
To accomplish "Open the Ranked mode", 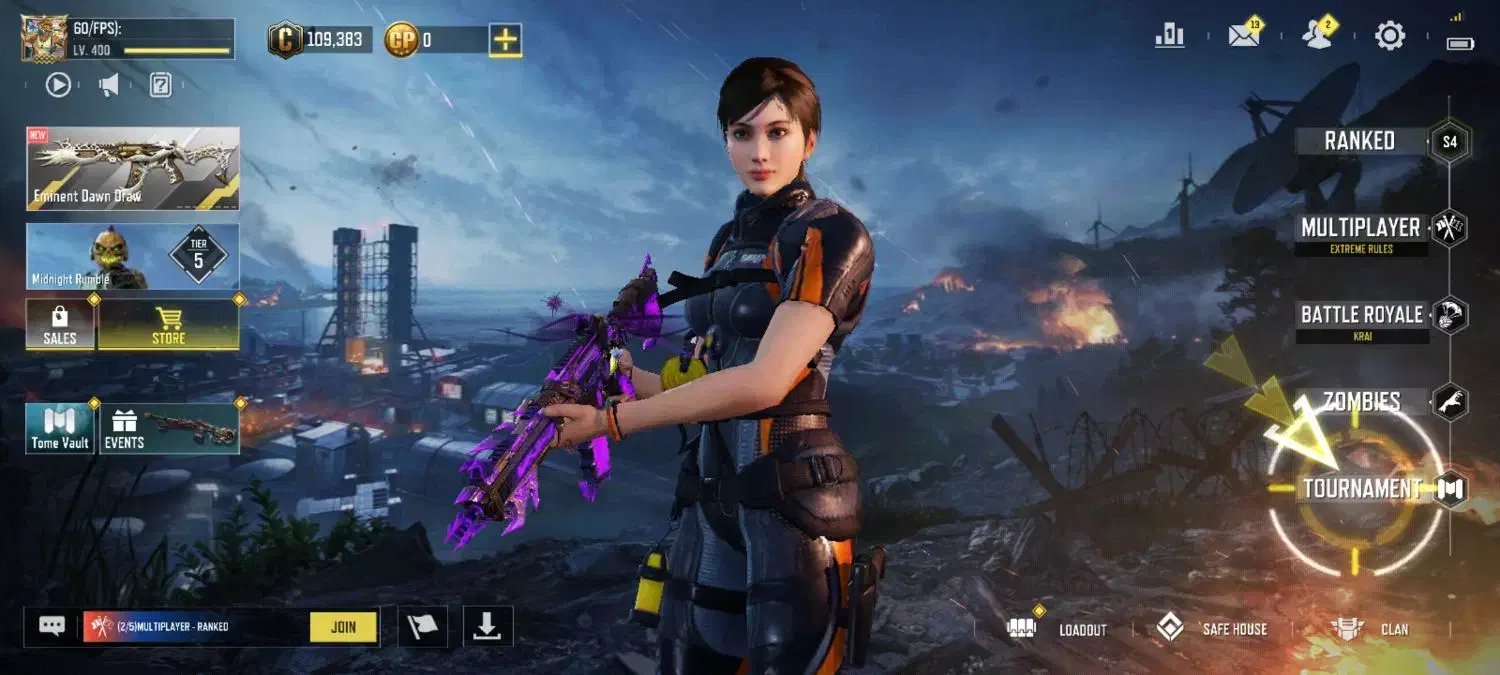I will click(x=1360, y=141).
